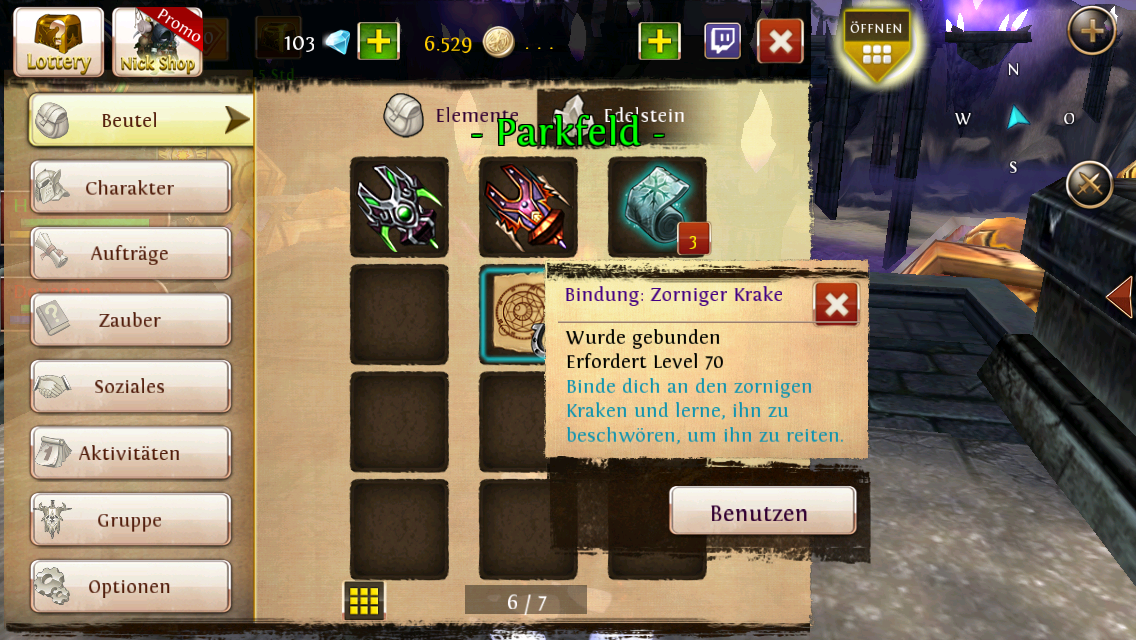Open the Aktivitäten menu
1136x640 pixels.
point(130,454)
